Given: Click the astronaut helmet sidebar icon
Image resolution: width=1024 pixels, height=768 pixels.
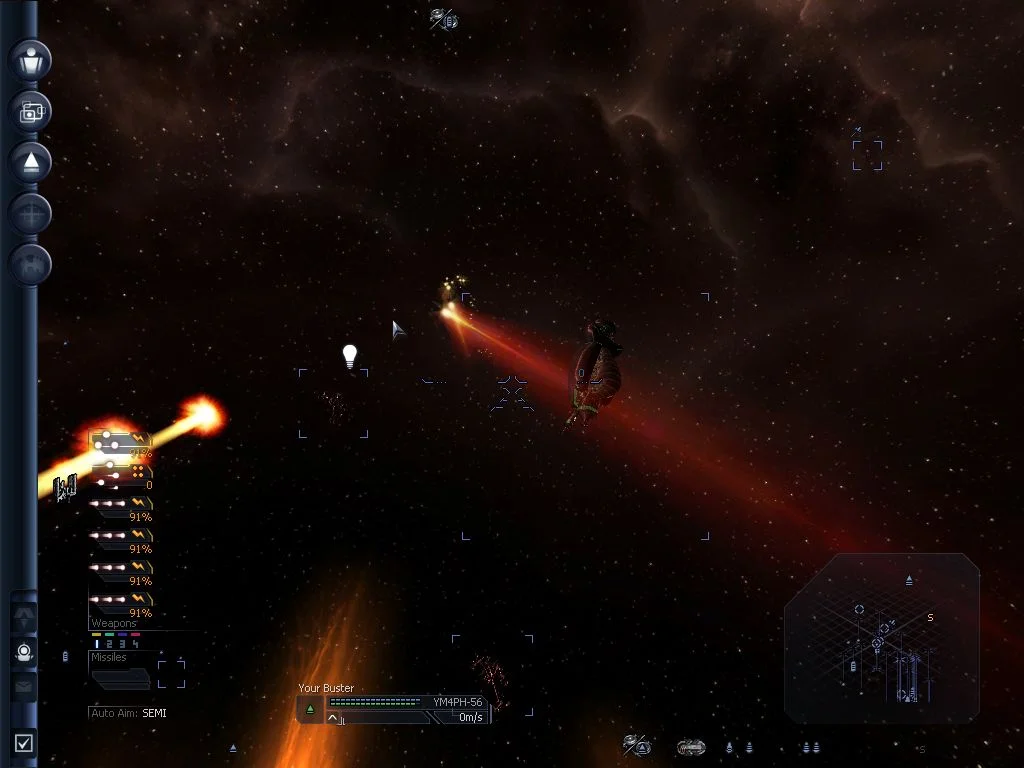Looking at the screenshot, I should click(25, 653).
